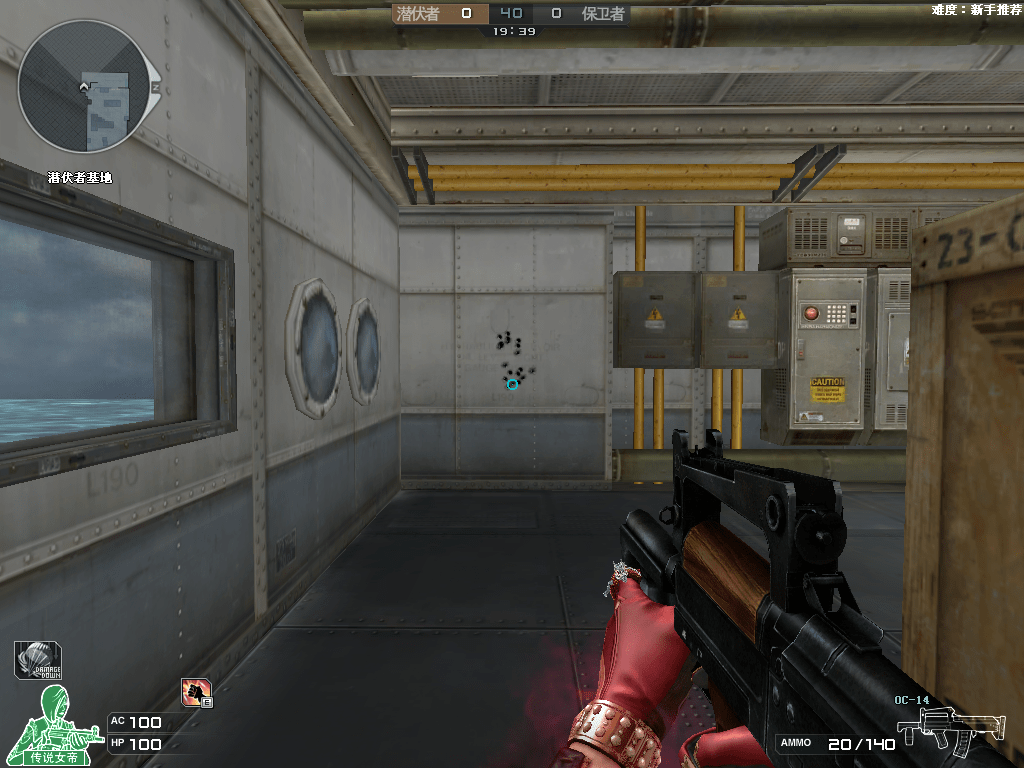1024x768 pixels.
Task: Activate the red fist skill icon
Action: pyautogui.click(x=195, y=691)
